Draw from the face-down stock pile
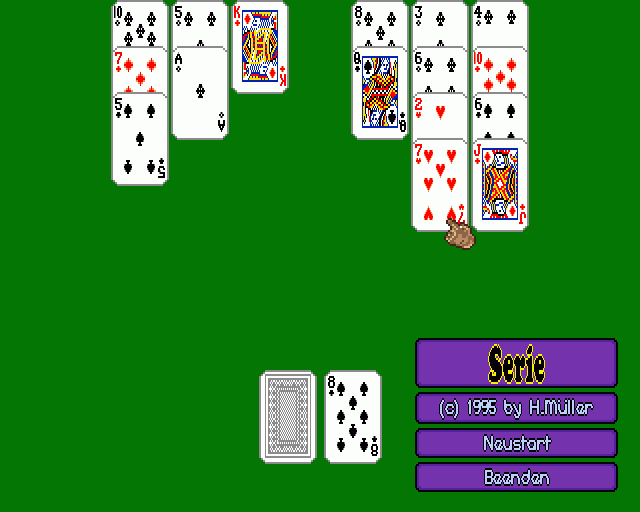The height and width of the screenshot is (512, 640). [289, 416]
